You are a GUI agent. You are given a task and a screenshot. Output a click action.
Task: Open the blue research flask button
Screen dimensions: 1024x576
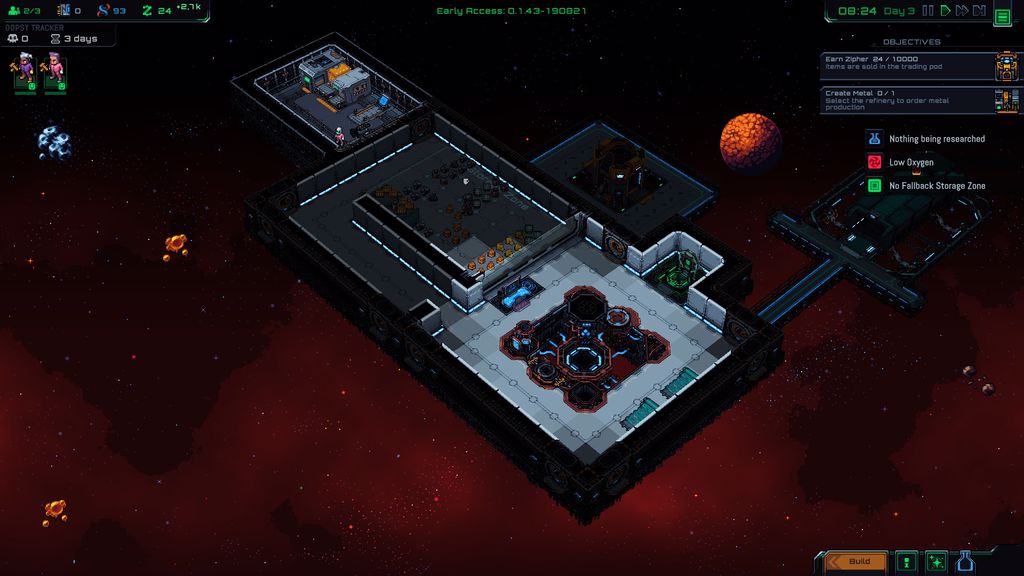click(965, 561)
